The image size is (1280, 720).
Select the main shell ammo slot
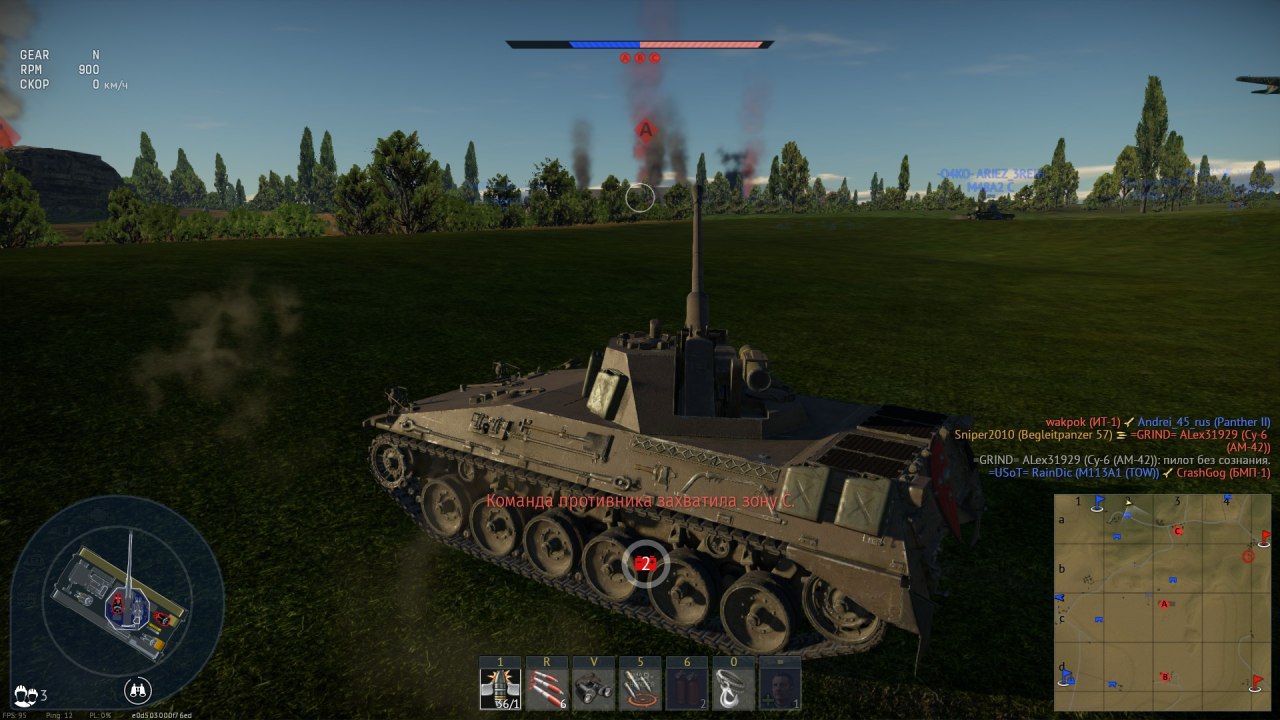point(500,689)
